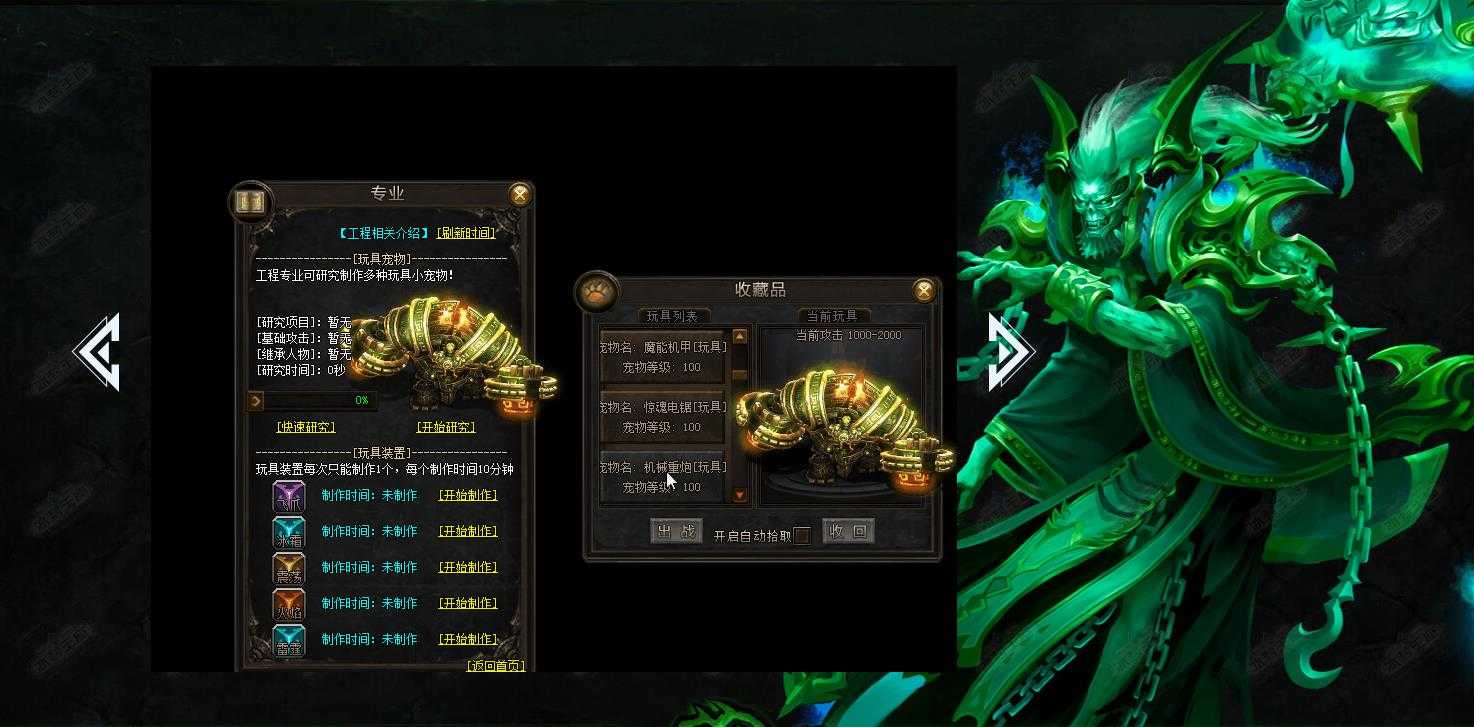The height and width of the screenshot is (727, 1474).
Task: Click the 出战 deploy button
Action: 675,532
